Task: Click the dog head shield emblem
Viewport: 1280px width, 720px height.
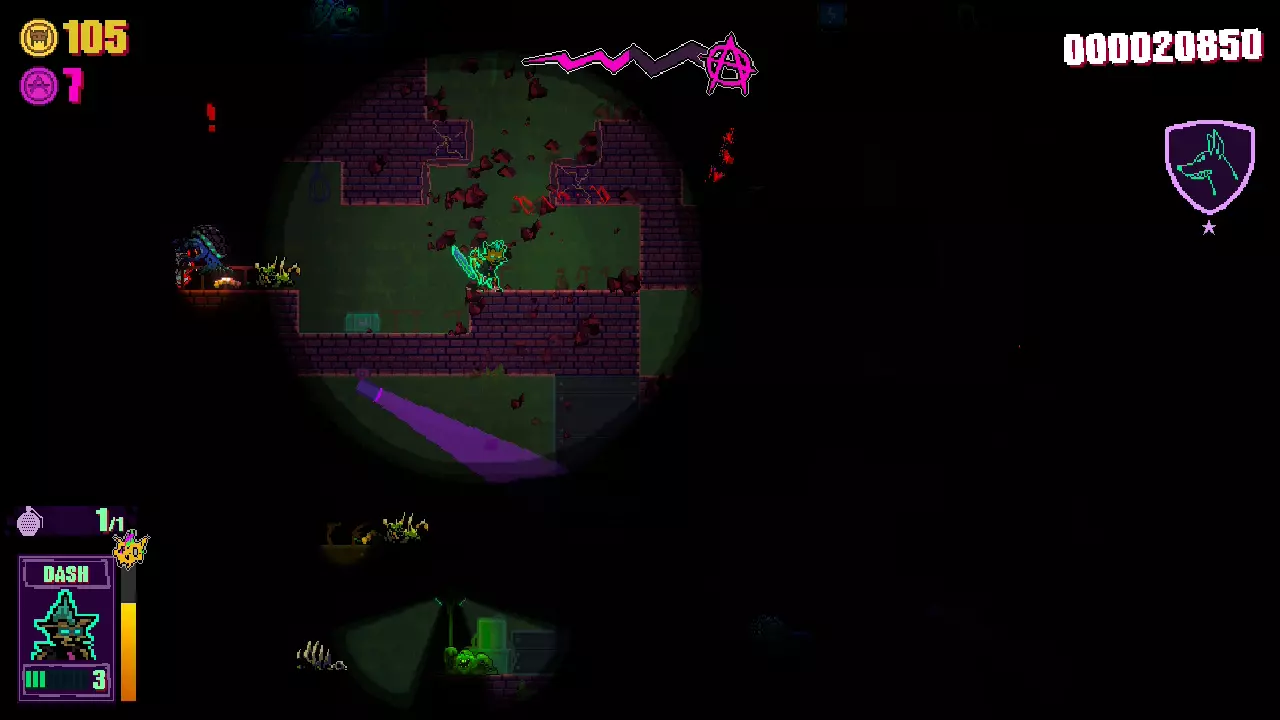Action: tap(1209, 167)
